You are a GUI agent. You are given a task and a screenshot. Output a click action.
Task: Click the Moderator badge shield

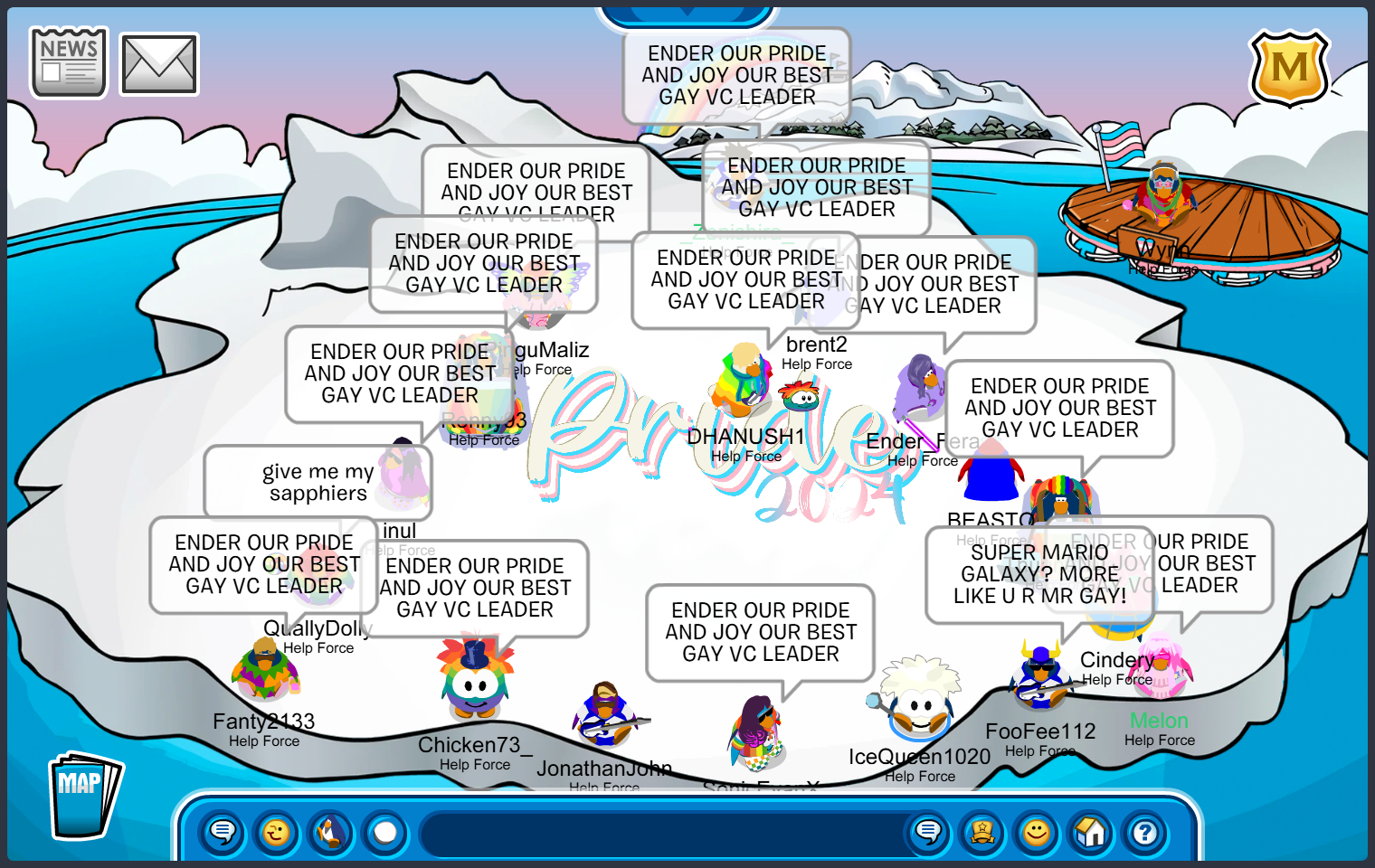(x=1291, y=70)
